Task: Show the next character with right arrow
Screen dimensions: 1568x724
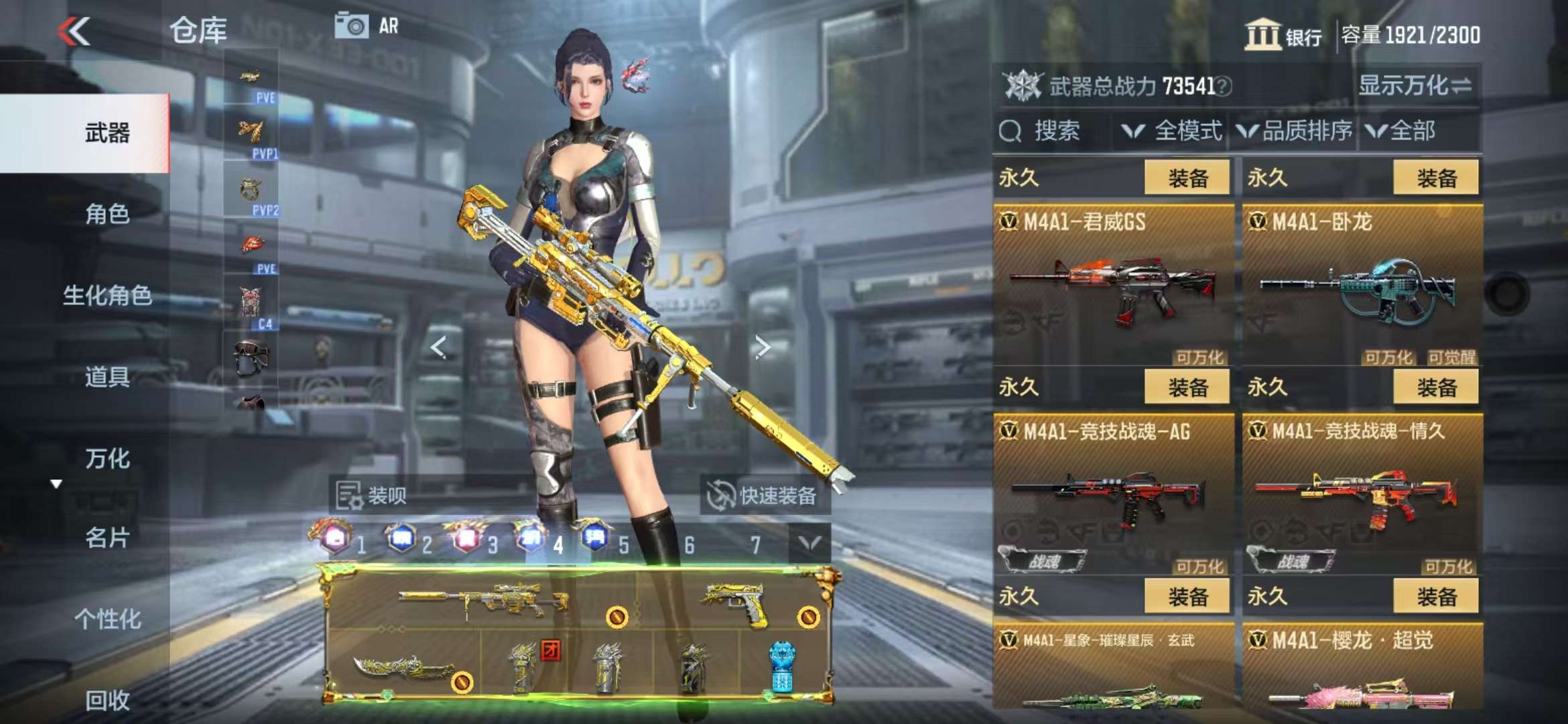Action: coord(762,347)
